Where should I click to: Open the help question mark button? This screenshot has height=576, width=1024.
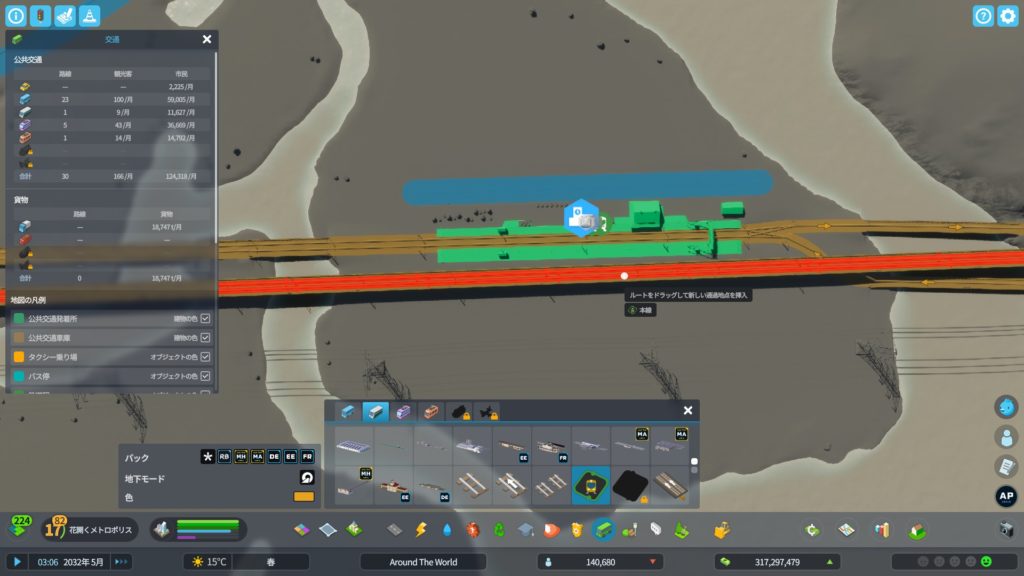[x=983, y=15]
